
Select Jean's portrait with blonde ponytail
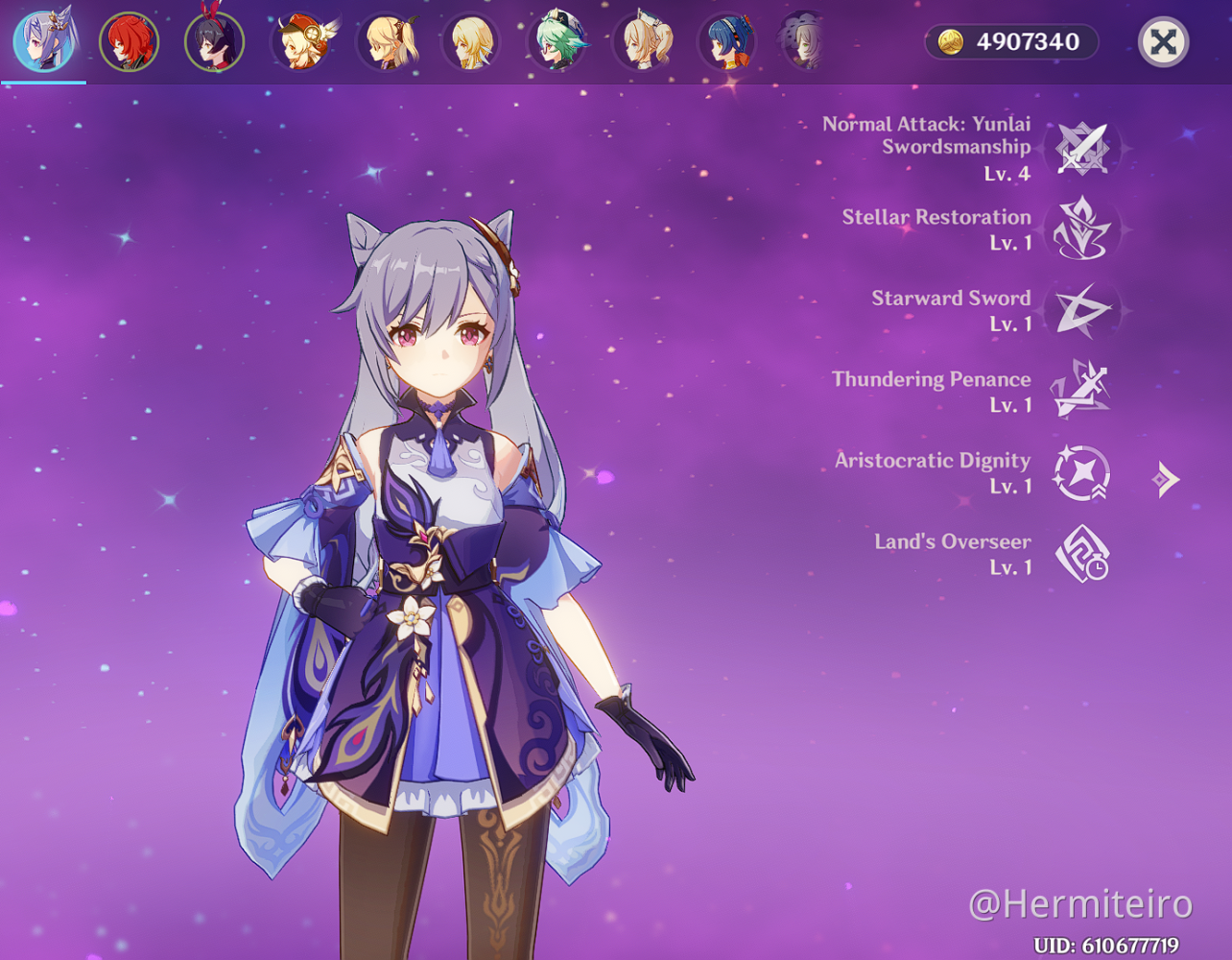[643, 42]
